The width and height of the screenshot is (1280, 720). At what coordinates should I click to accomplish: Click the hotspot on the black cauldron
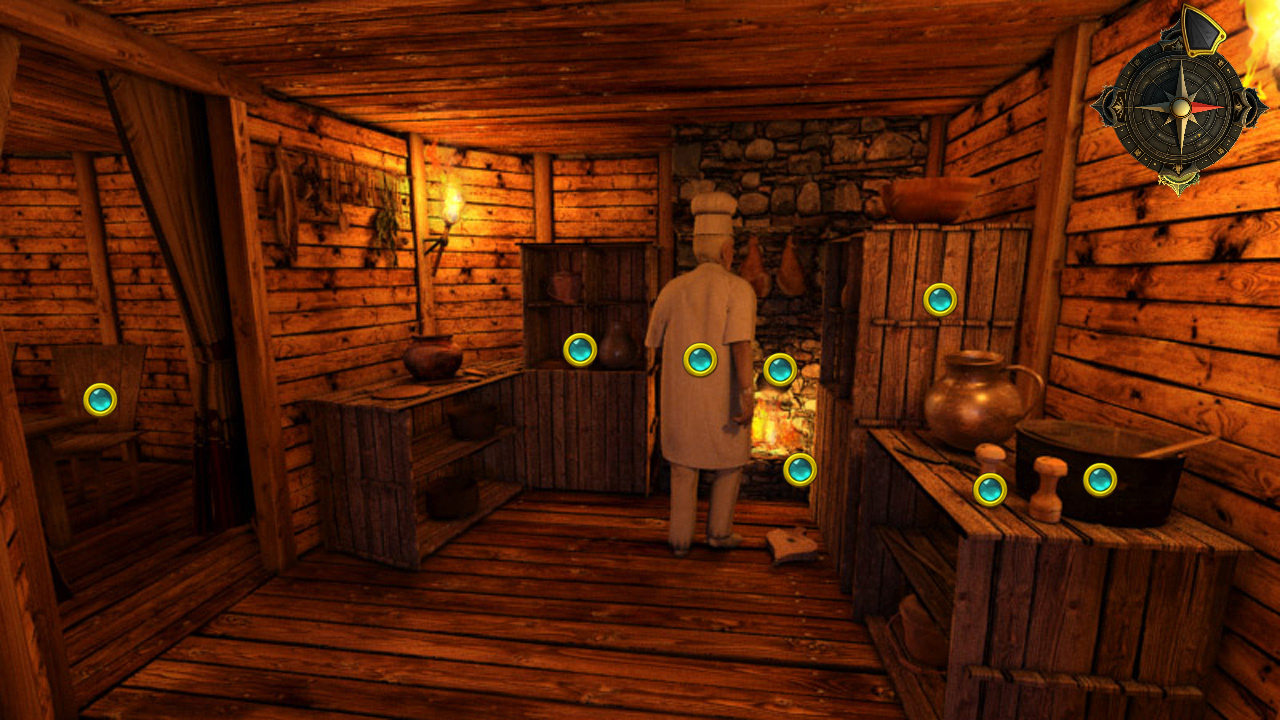click(1100, 480)
